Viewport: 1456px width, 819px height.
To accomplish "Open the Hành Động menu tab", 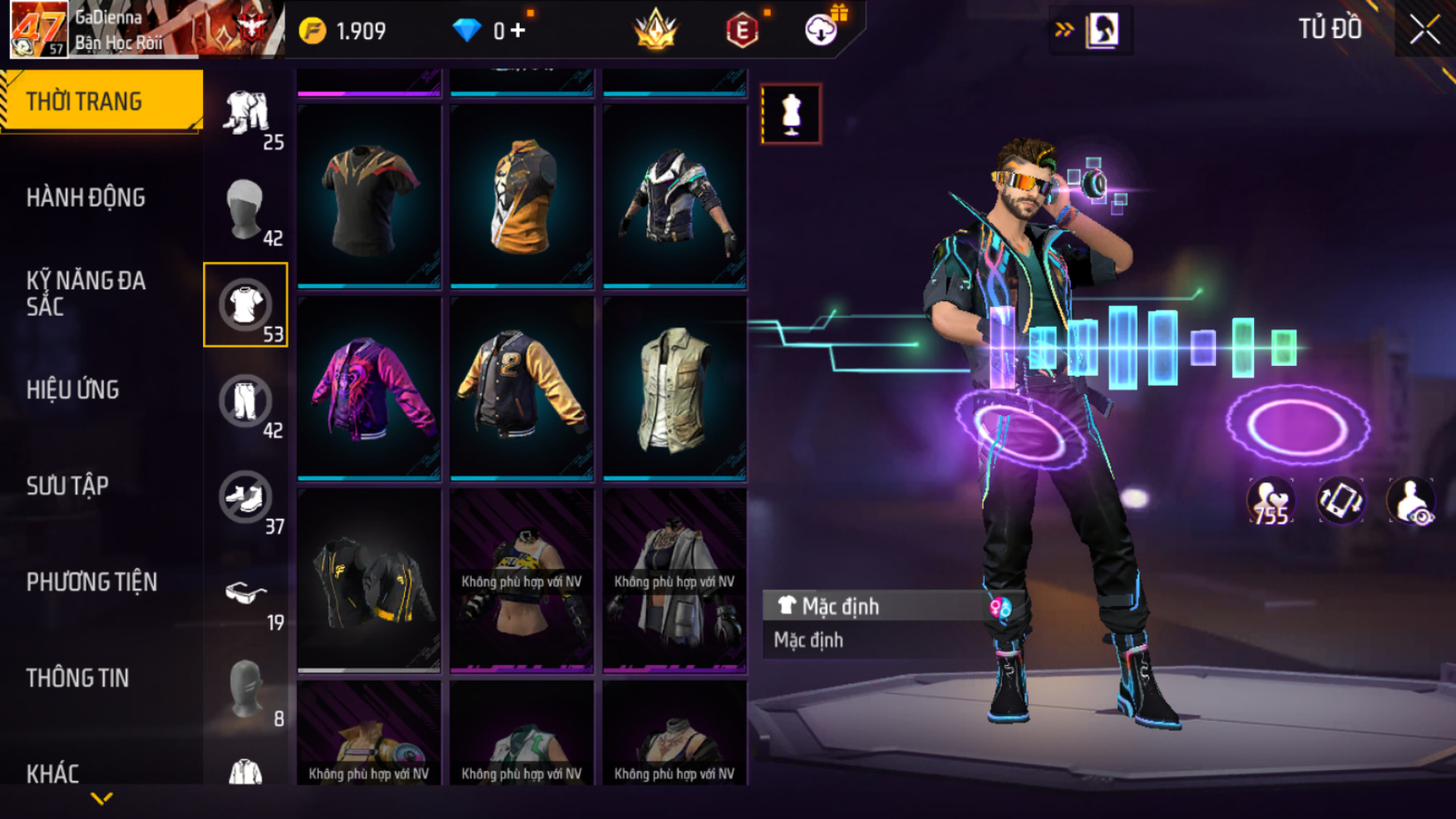I will (86, 198).
